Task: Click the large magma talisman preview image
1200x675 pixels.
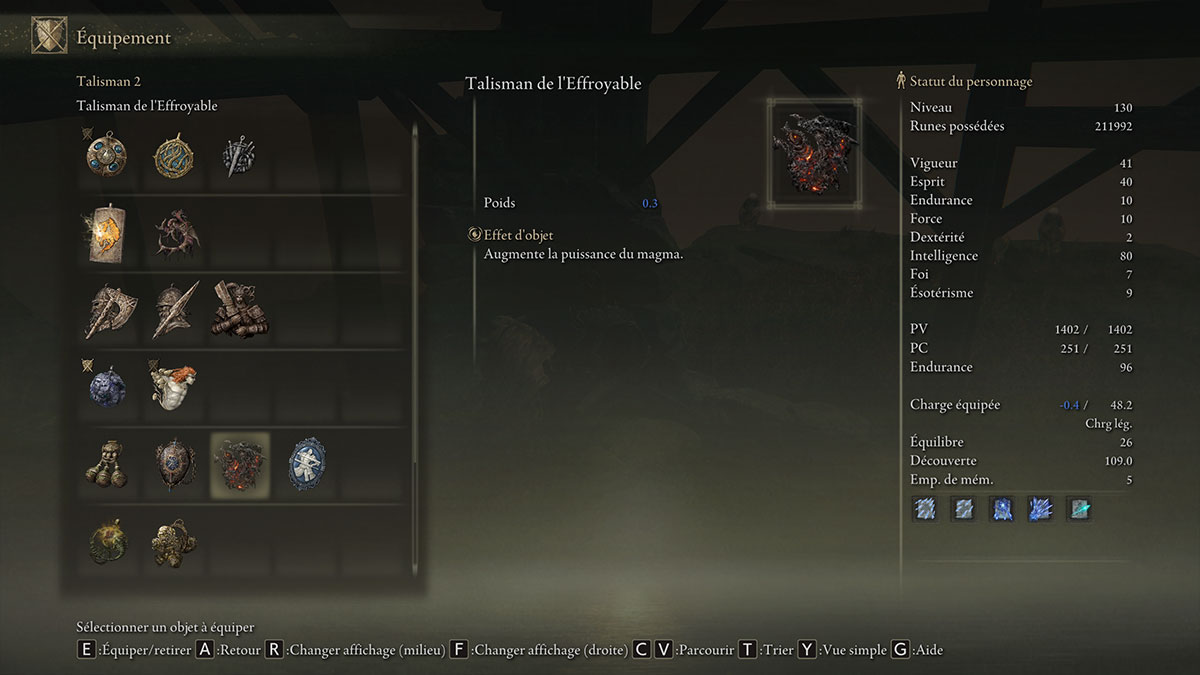Action: click(x=813, y=153)
